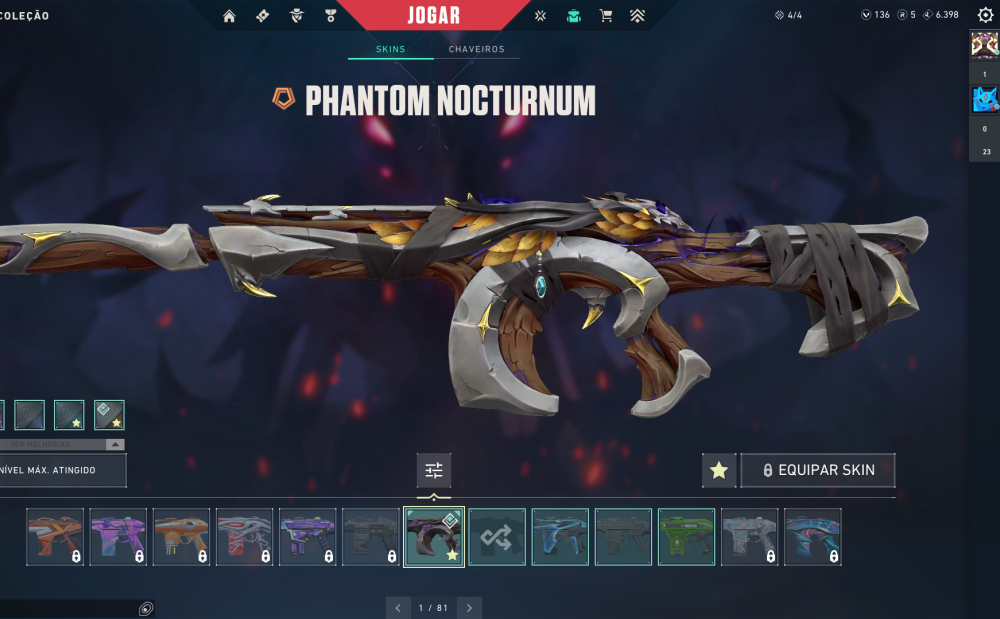This screenshot has width=1000, height=619.
Task: Start a match with the JOGAR button
Action: coord(434,15)
